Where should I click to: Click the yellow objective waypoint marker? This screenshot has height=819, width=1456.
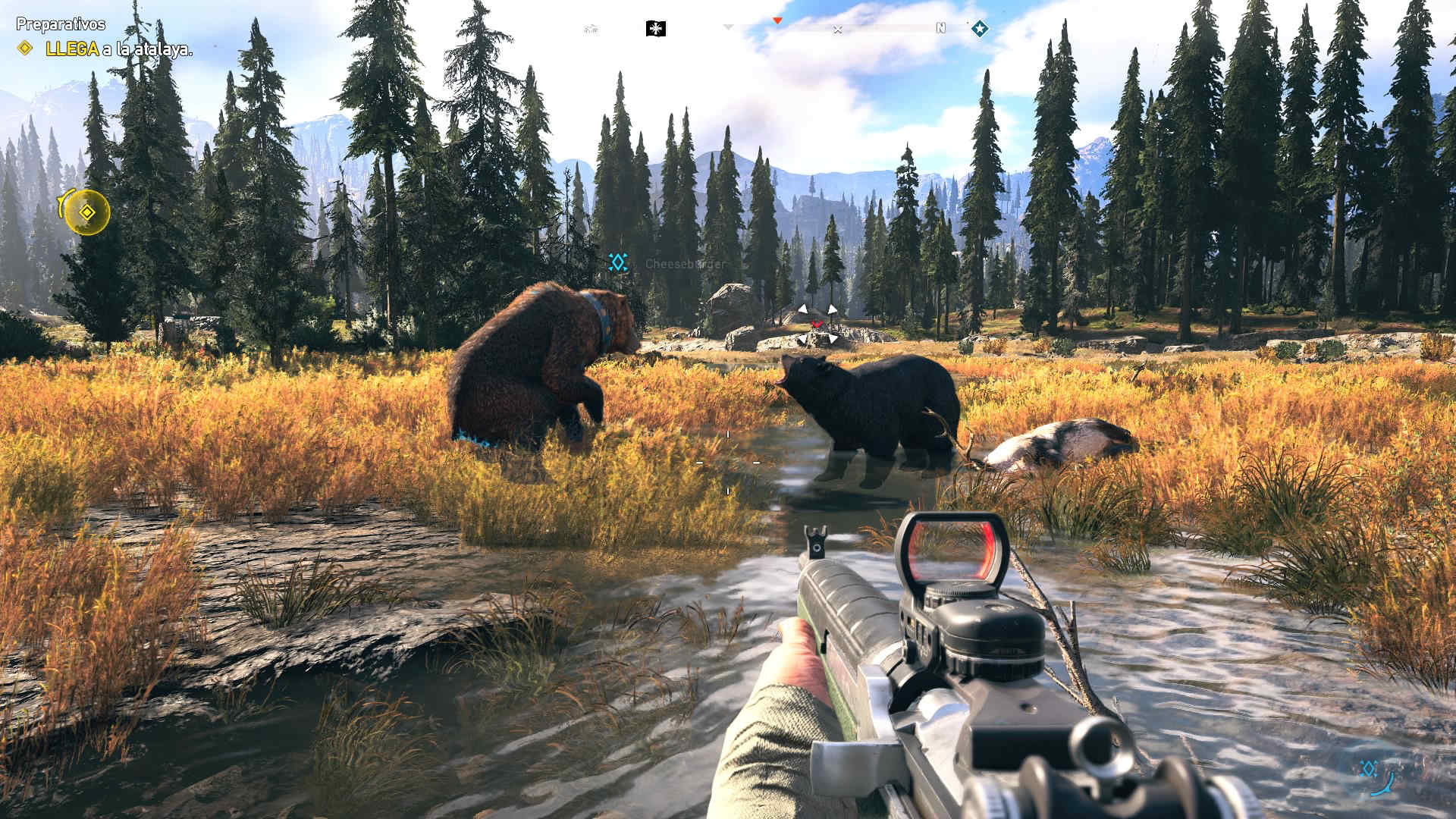pyautogui.click(x=87, y=212)
